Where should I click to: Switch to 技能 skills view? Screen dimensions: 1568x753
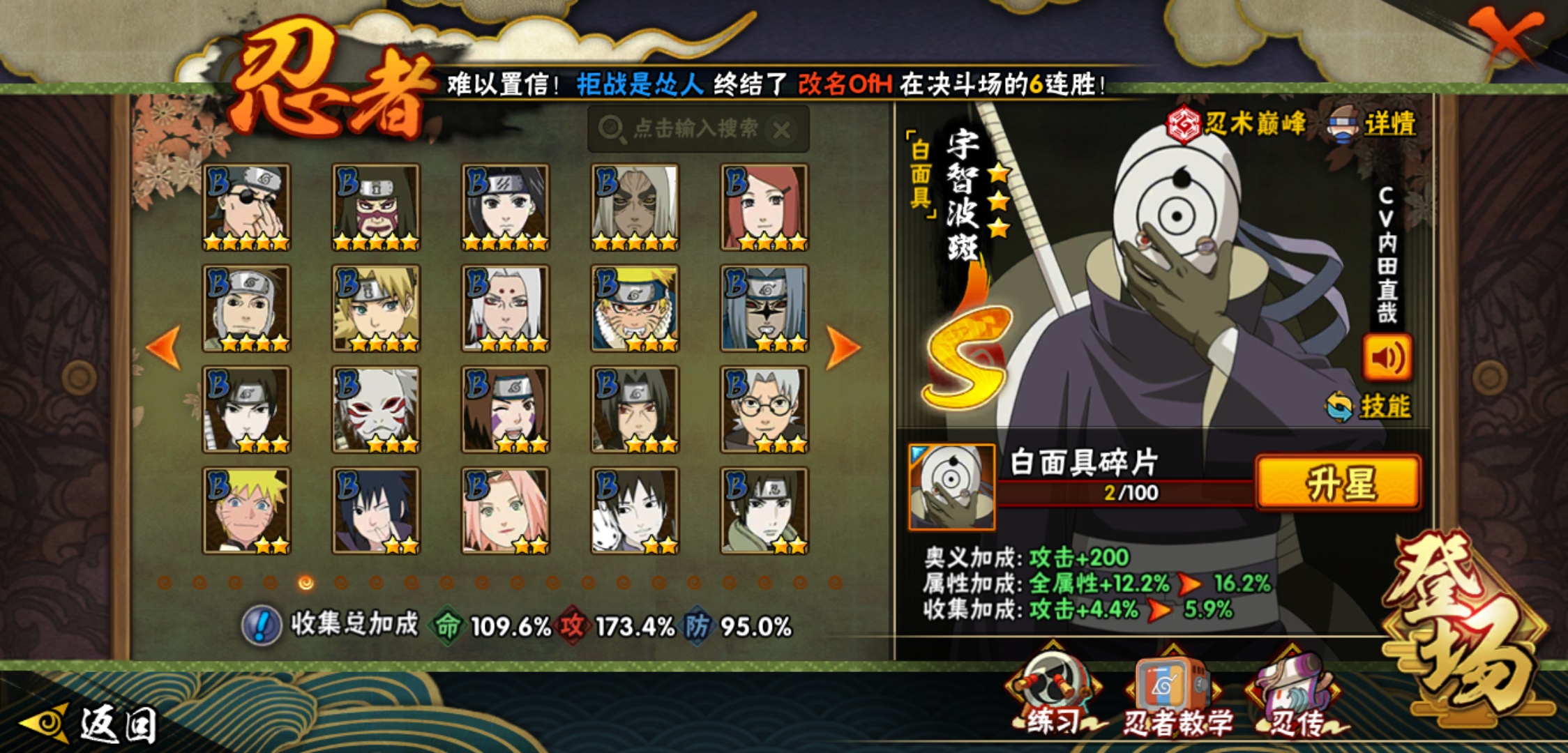pos(1370,406)
